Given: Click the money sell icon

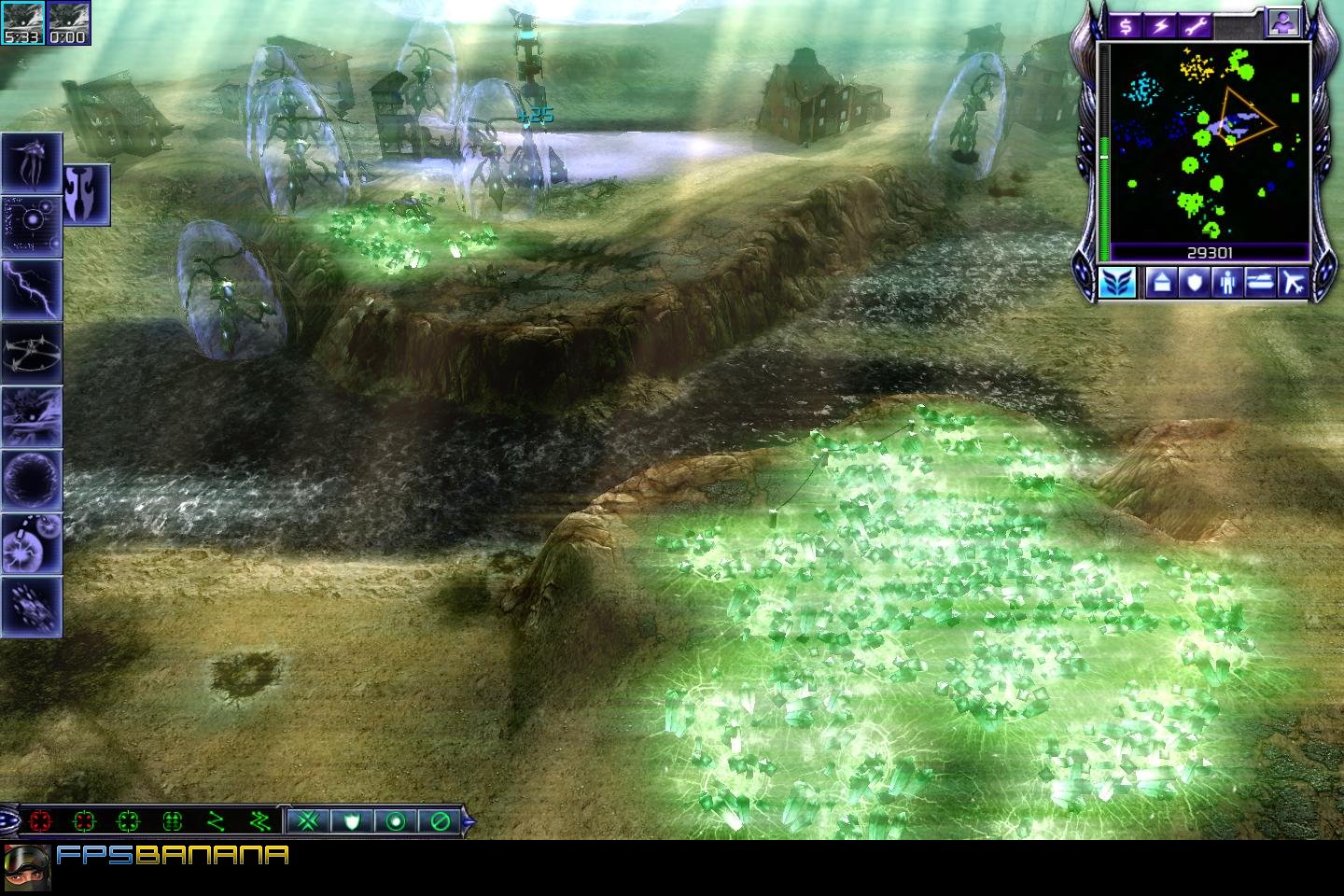Looking at the screenshot, I should pos(1127,25).
